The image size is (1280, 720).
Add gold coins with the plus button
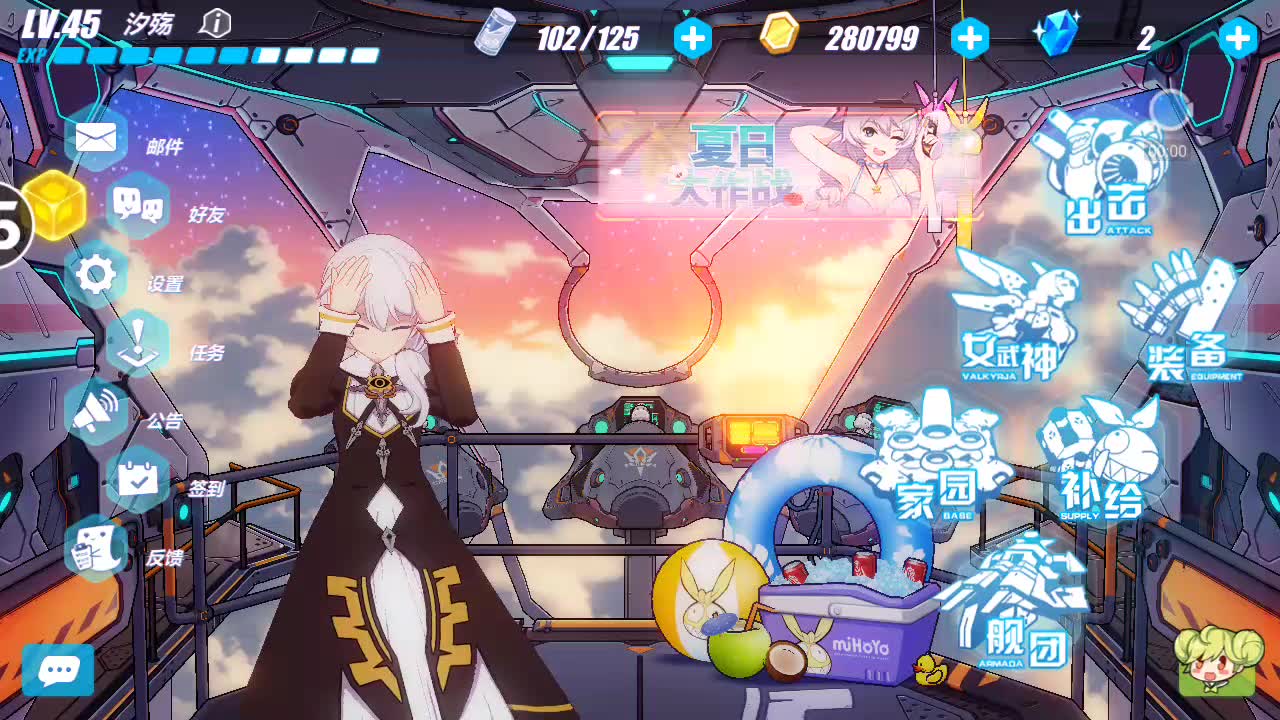[x=968, y=39]
